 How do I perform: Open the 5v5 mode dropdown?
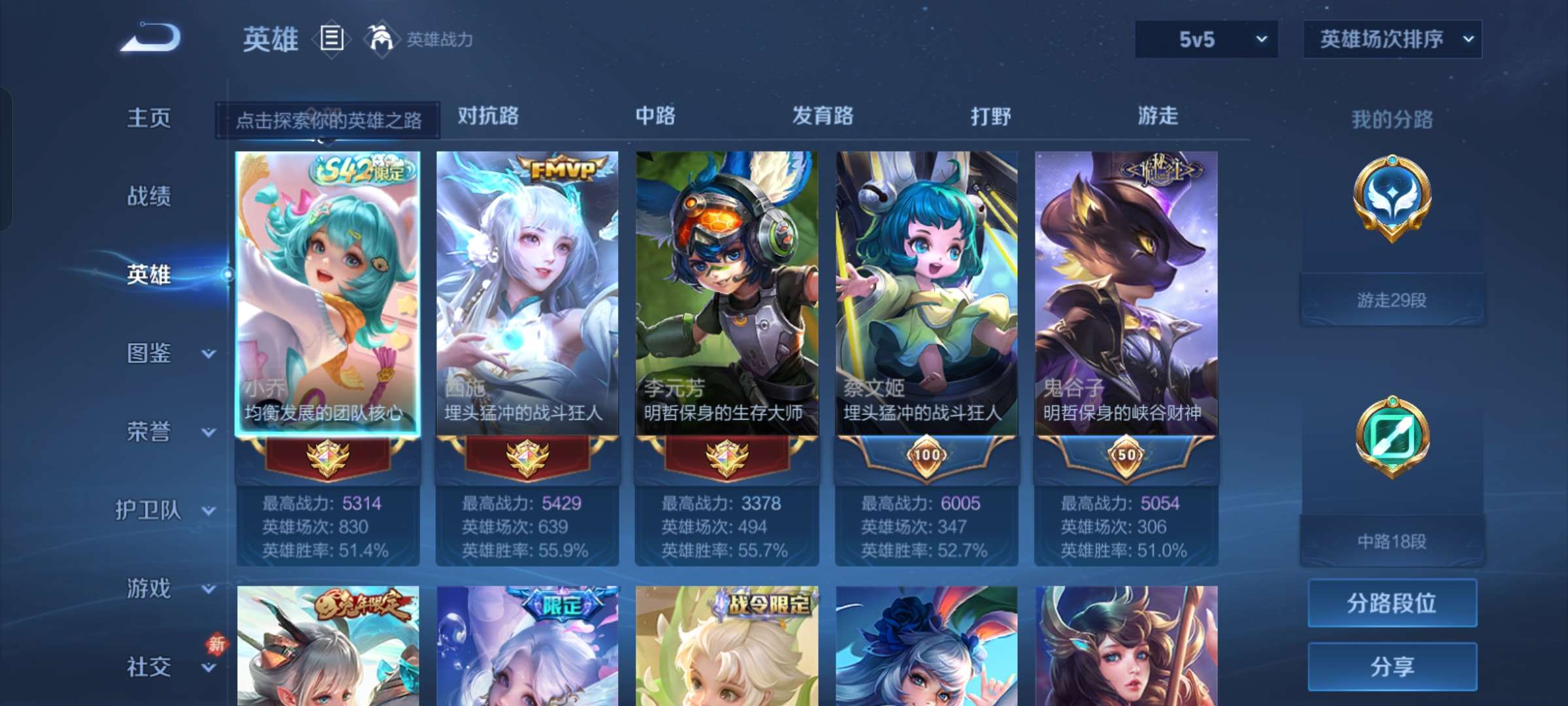[x=1205, y=39]
